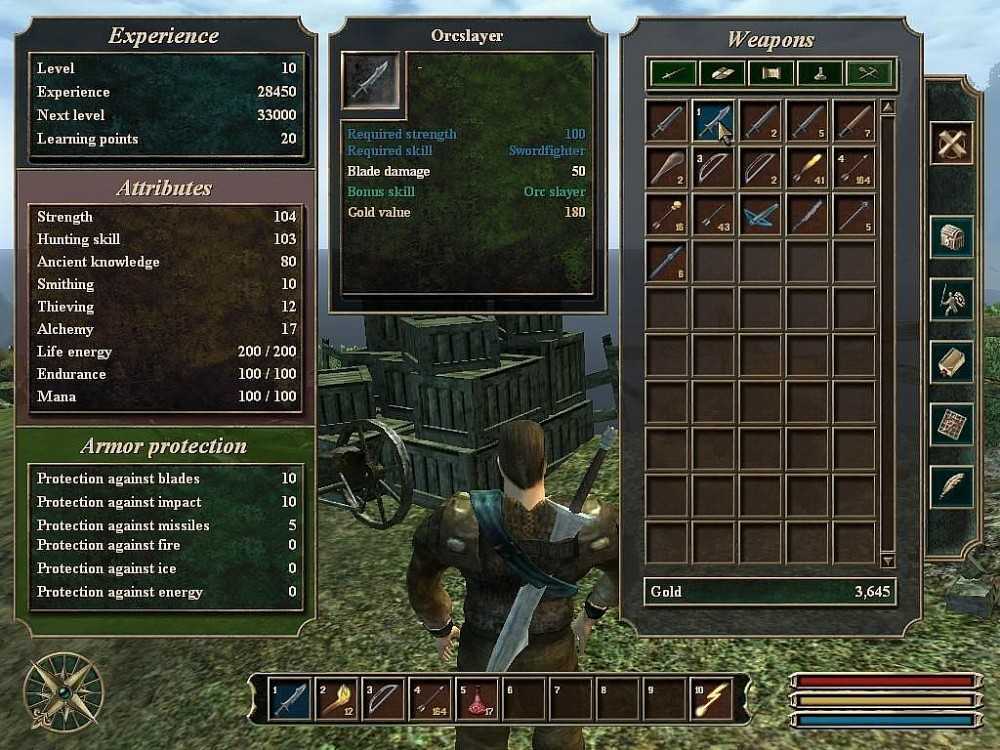Screen dimensions: 1000x750
Task: Select the highlighted Orcslayer sword slot
Action: point(714,121)
